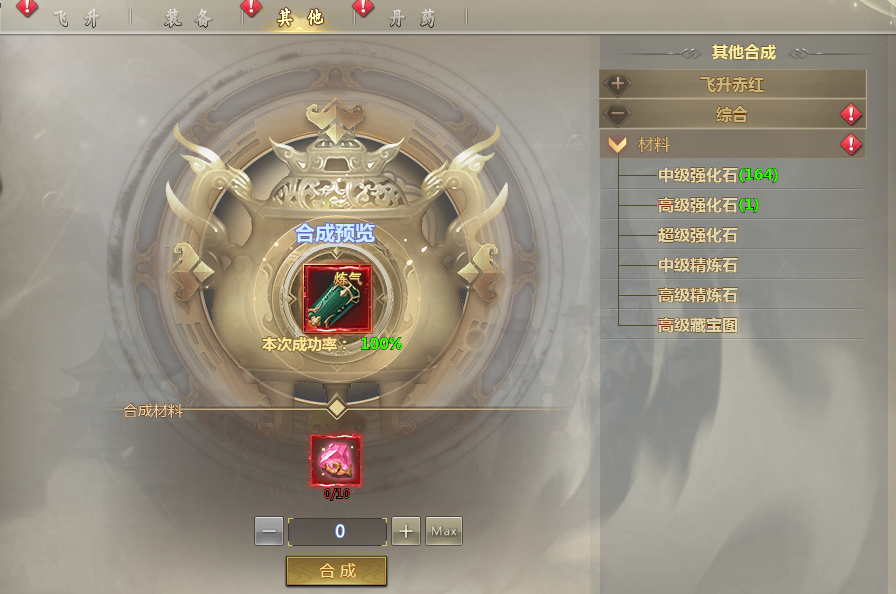Collapse the 综合 category
The width and height of the screenshot is (896, 594).
pos(732,115)
